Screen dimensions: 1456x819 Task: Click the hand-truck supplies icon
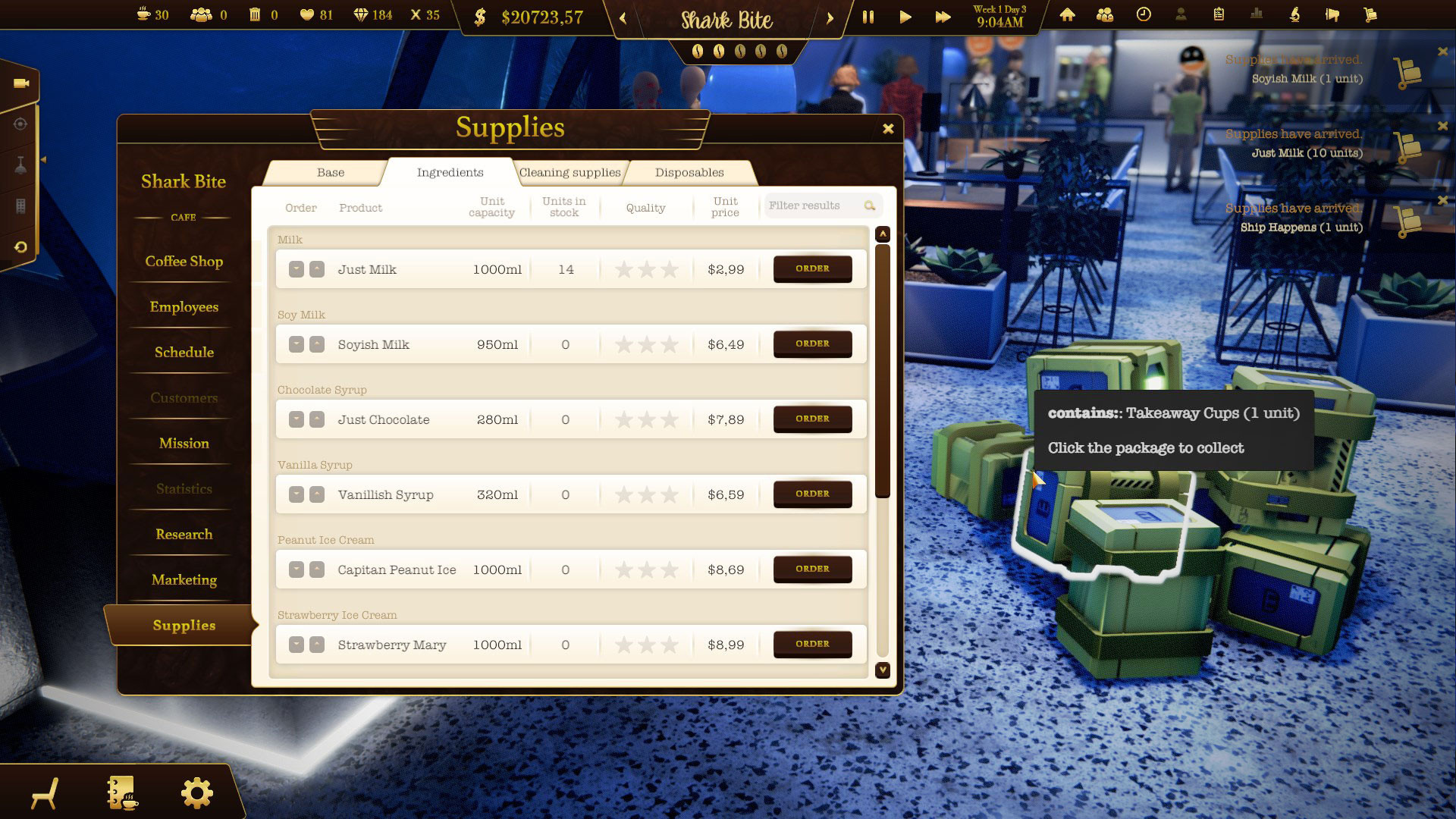[1371, 15]
